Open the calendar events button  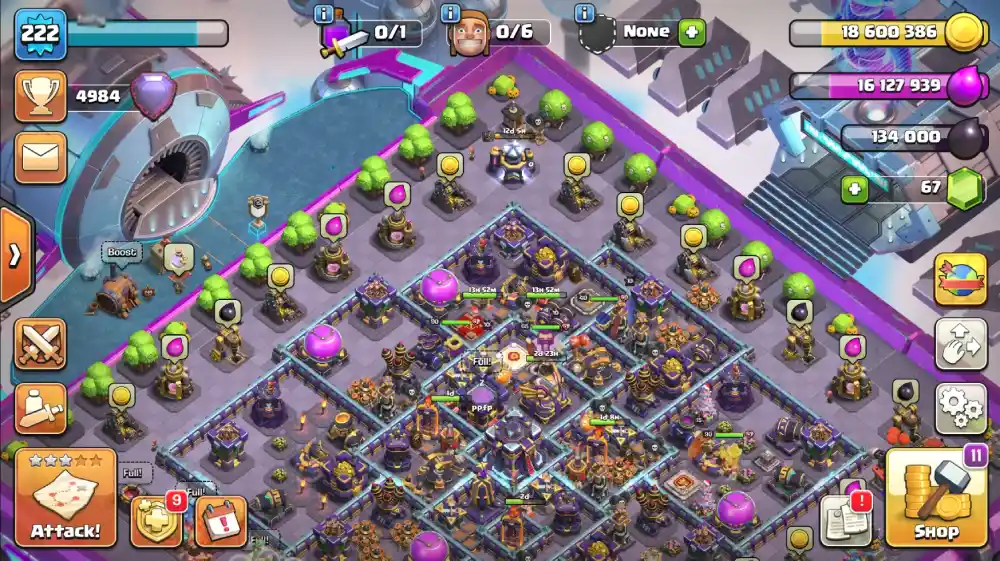coord(220,521)
